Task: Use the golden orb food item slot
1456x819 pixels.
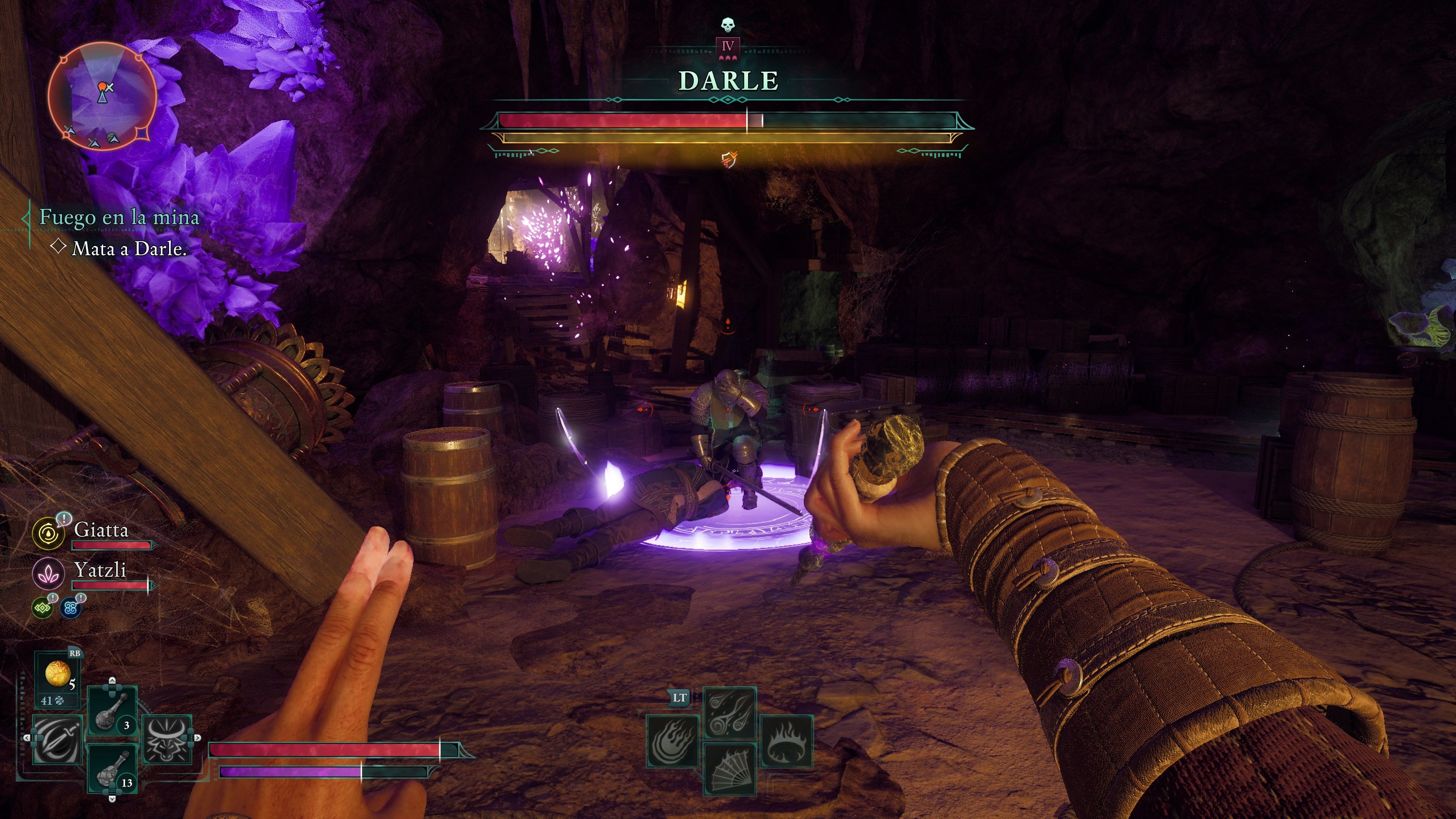Action: (58, 675)
